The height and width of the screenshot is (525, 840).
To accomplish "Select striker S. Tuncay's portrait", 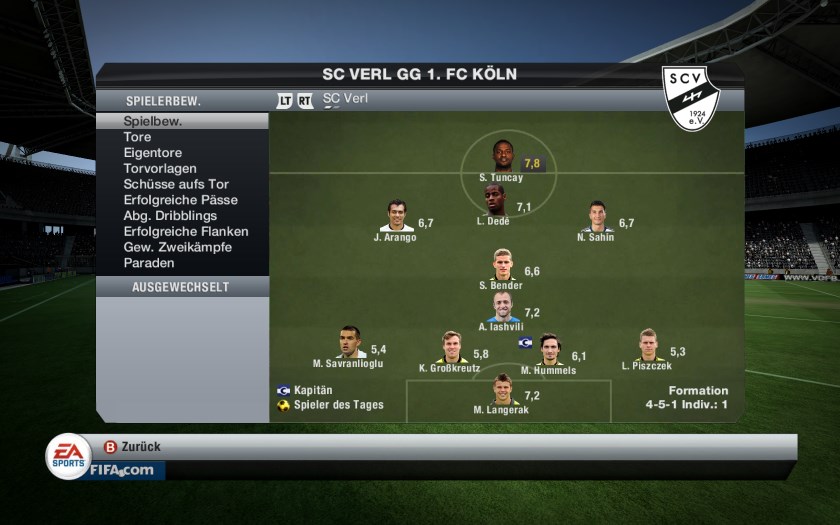I will click(502, 156).
